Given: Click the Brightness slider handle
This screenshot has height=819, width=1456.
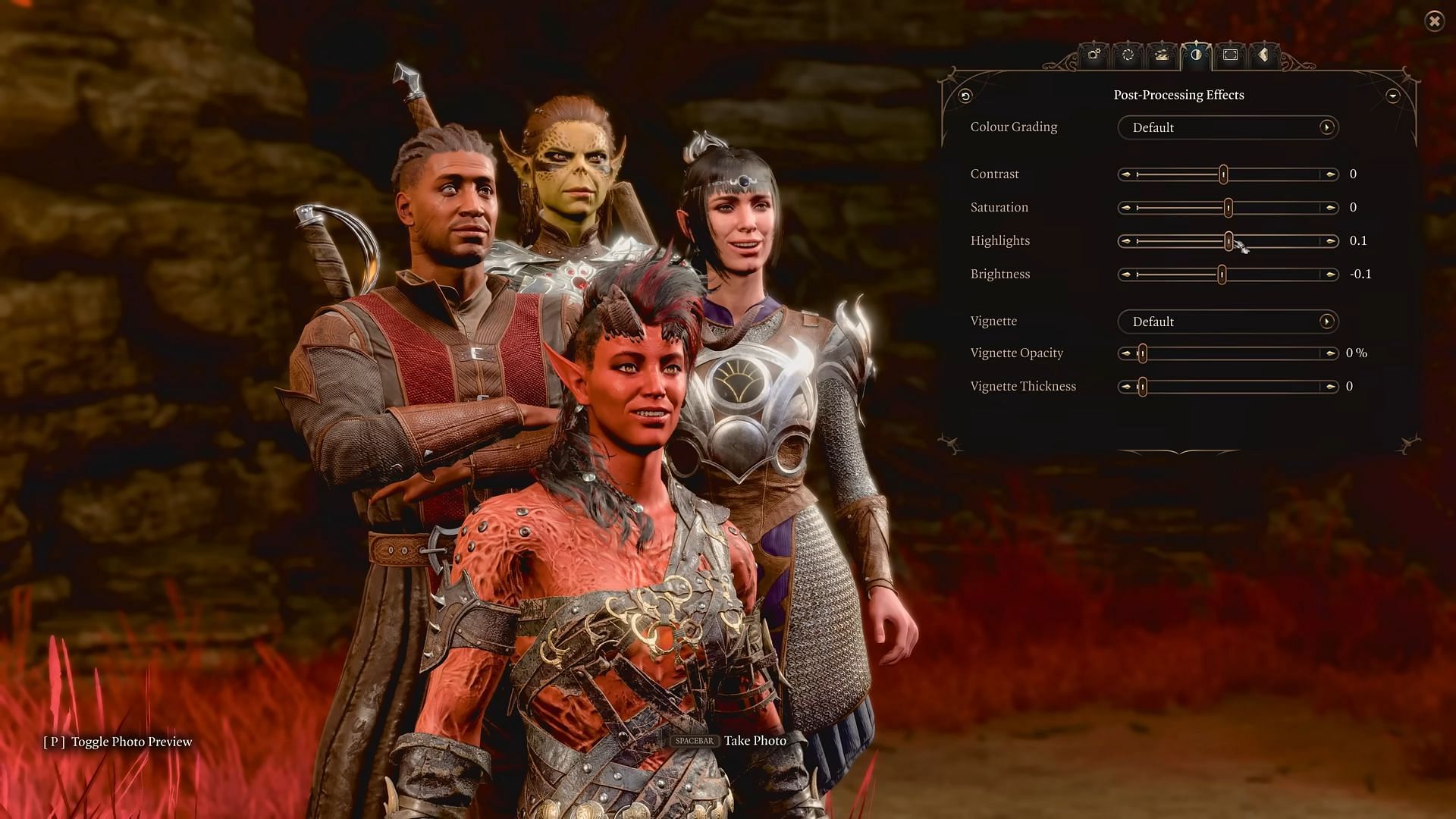Looking at the screenshot, I should [1222, 275].
